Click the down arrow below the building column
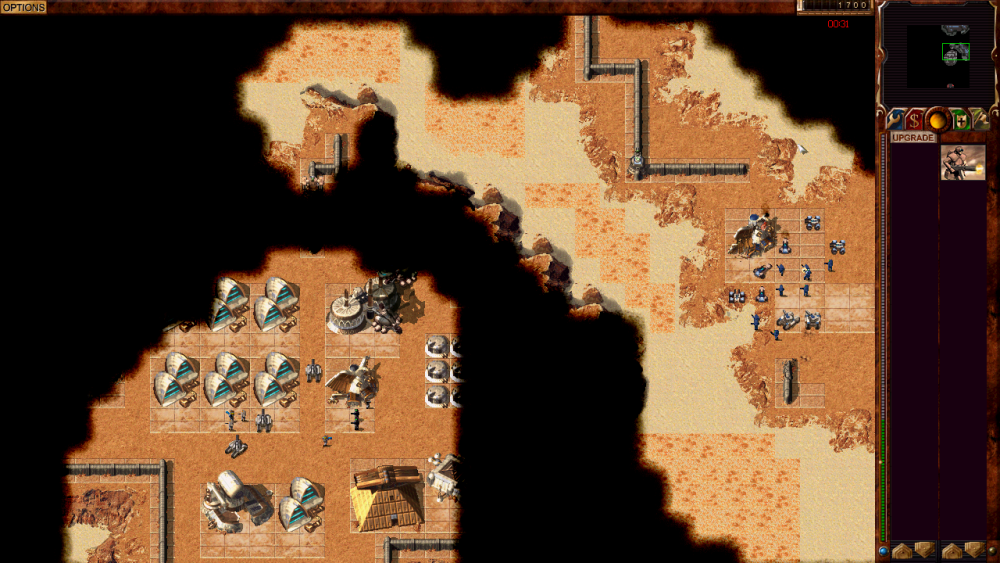The height and width of the screenshot is (563, 1000). pos(924,549)
